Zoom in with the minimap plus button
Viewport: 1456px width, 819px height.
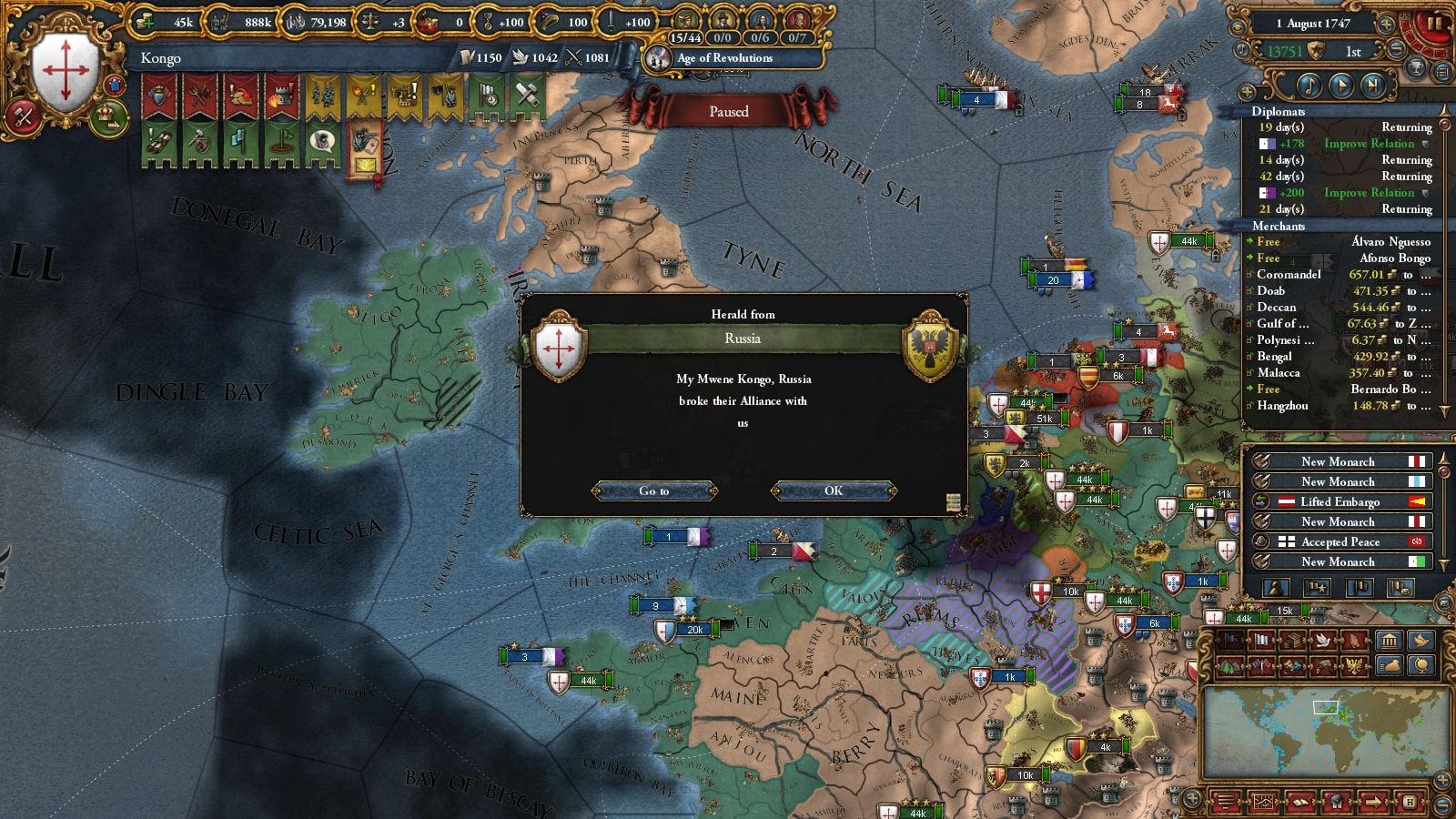coord(1442,780)
